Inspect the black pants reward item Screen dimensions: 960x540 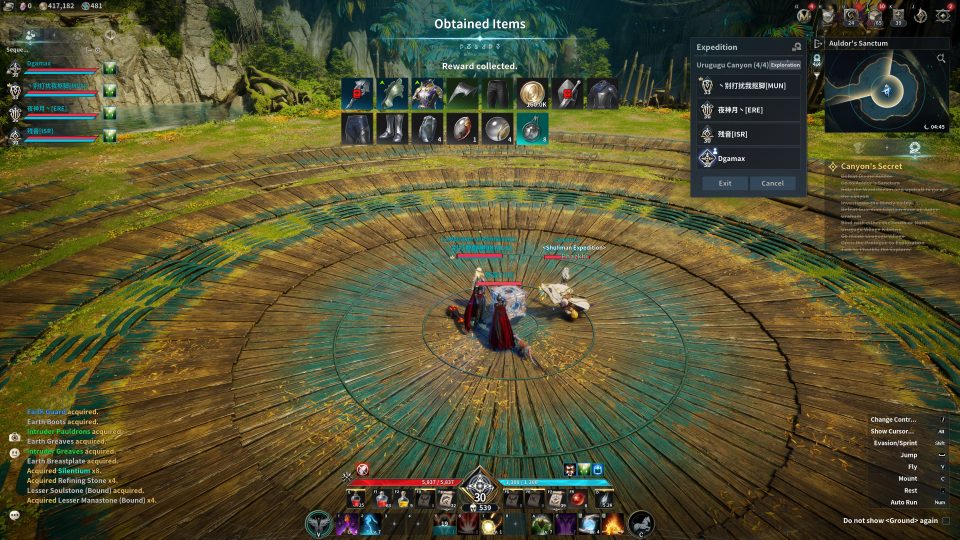(497, 94)
